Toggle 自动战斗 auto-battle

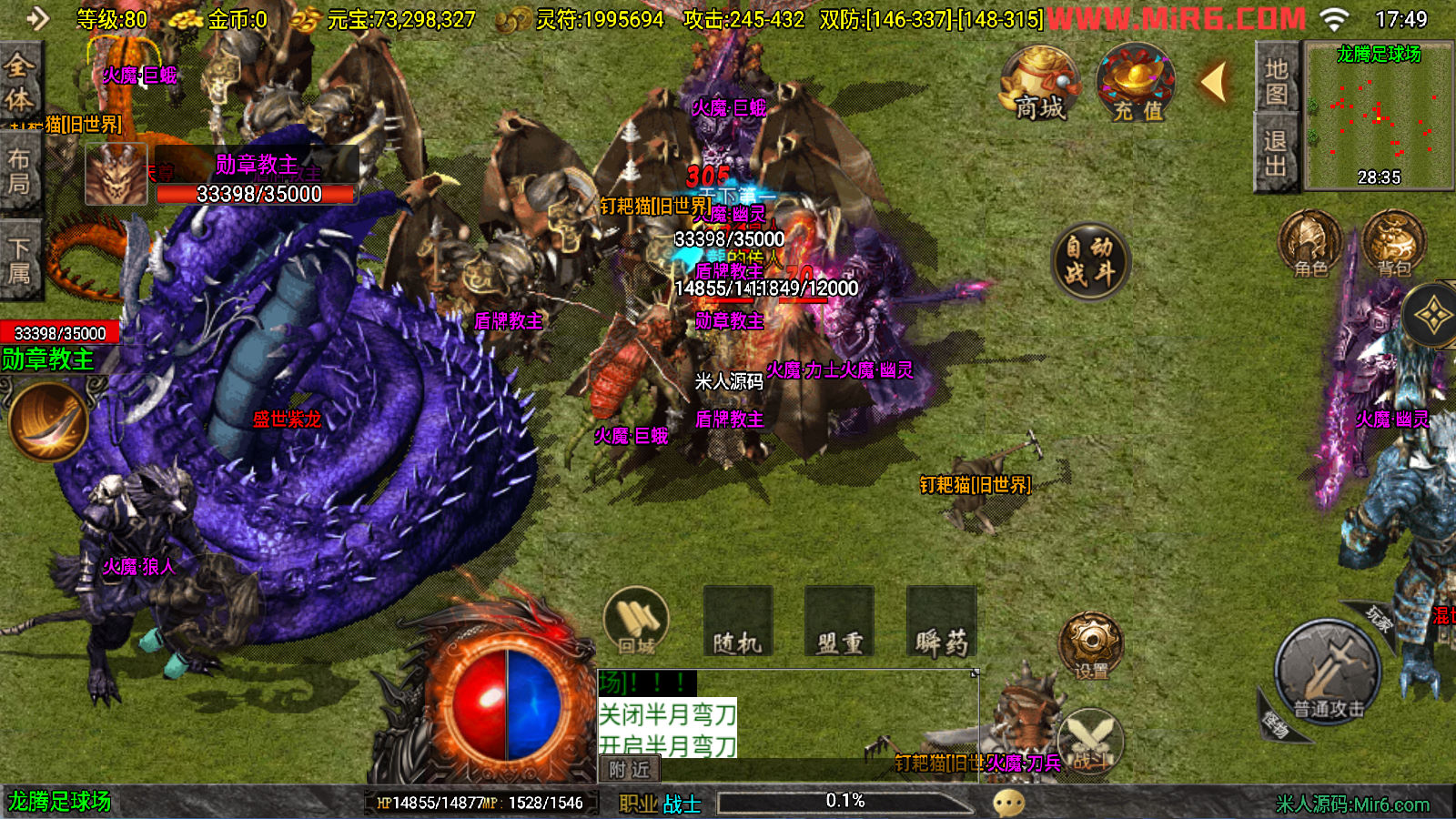click(1089, 261)
